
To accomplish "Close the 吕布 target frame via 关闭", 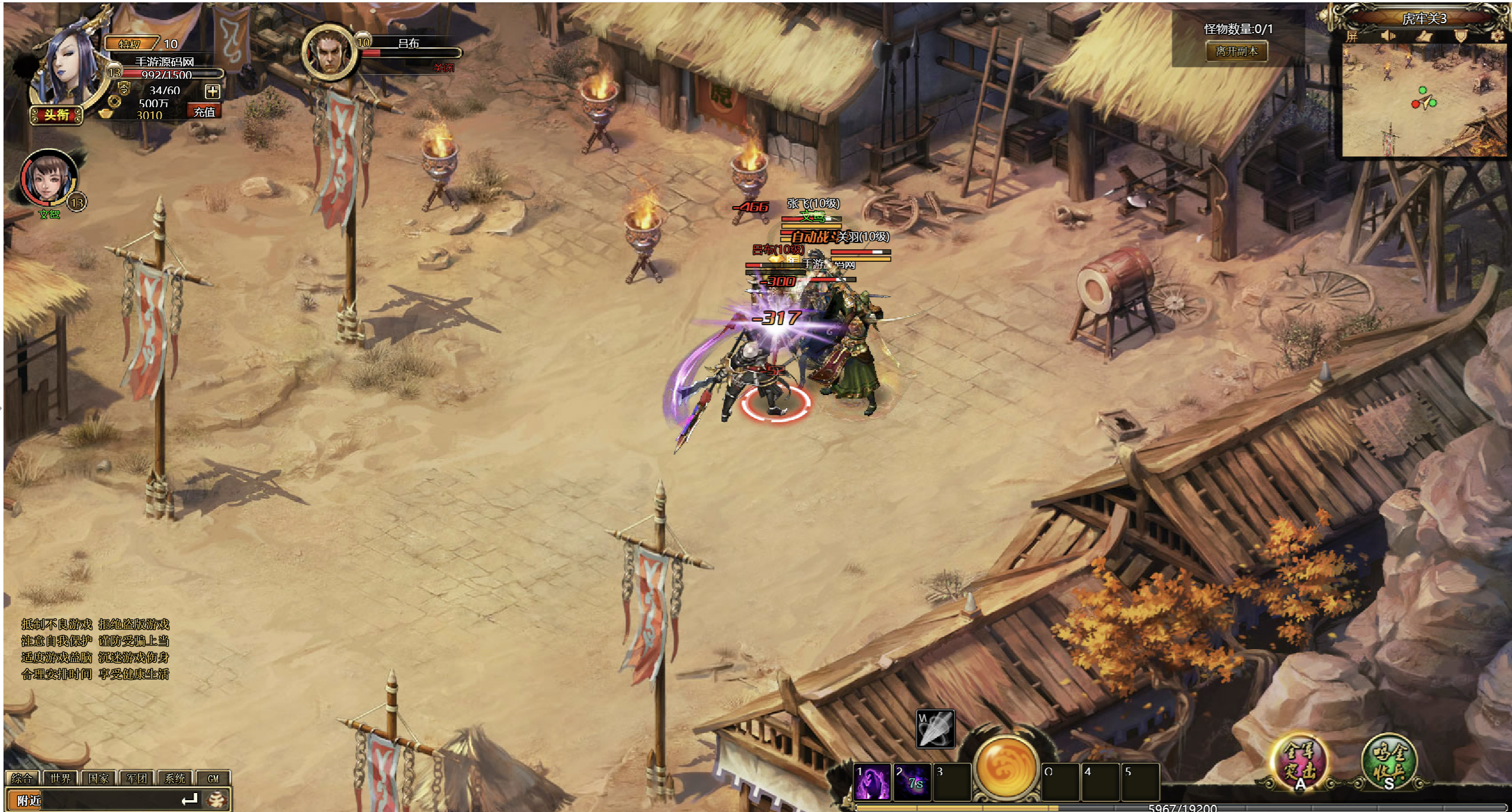I will coord(444,68).
